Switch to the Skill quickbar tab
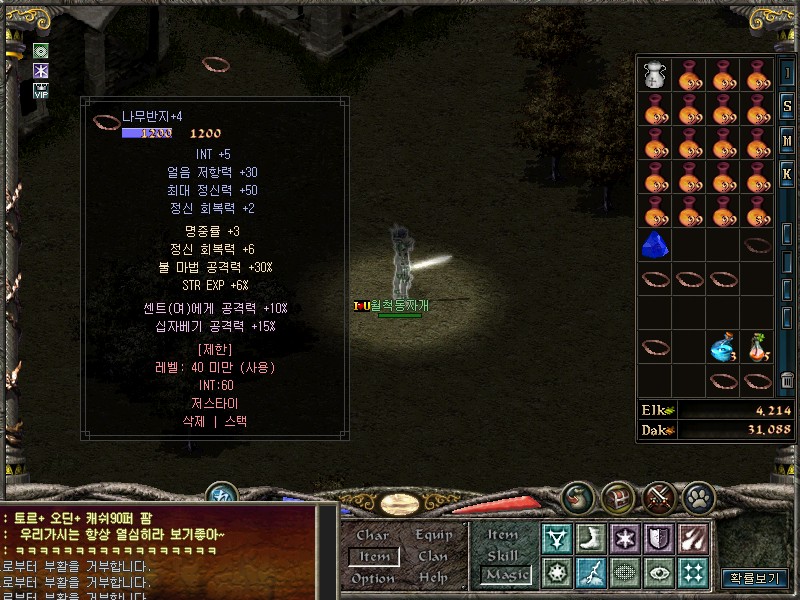This screenshot has height=600, width=800. pyautogui.click(x=503, y=556)
